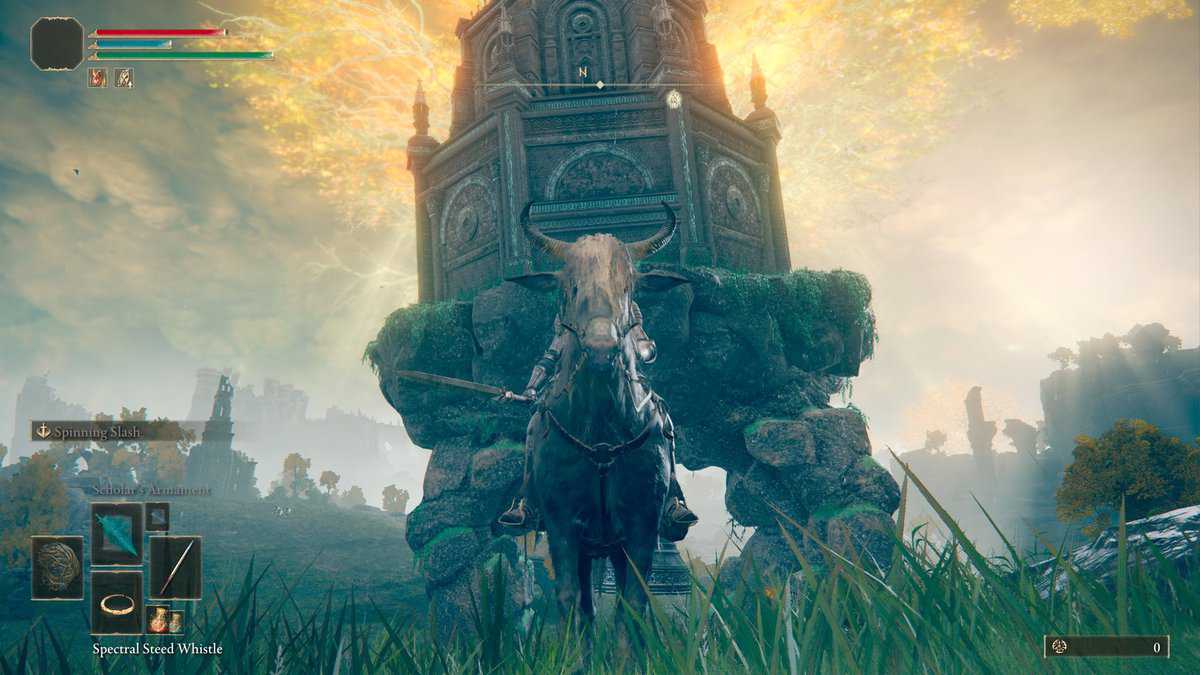The height and width of the screenshot is (675, 1200).
Task: Click the empty octagonal portrait frame
Action: (x=57, y=43)
